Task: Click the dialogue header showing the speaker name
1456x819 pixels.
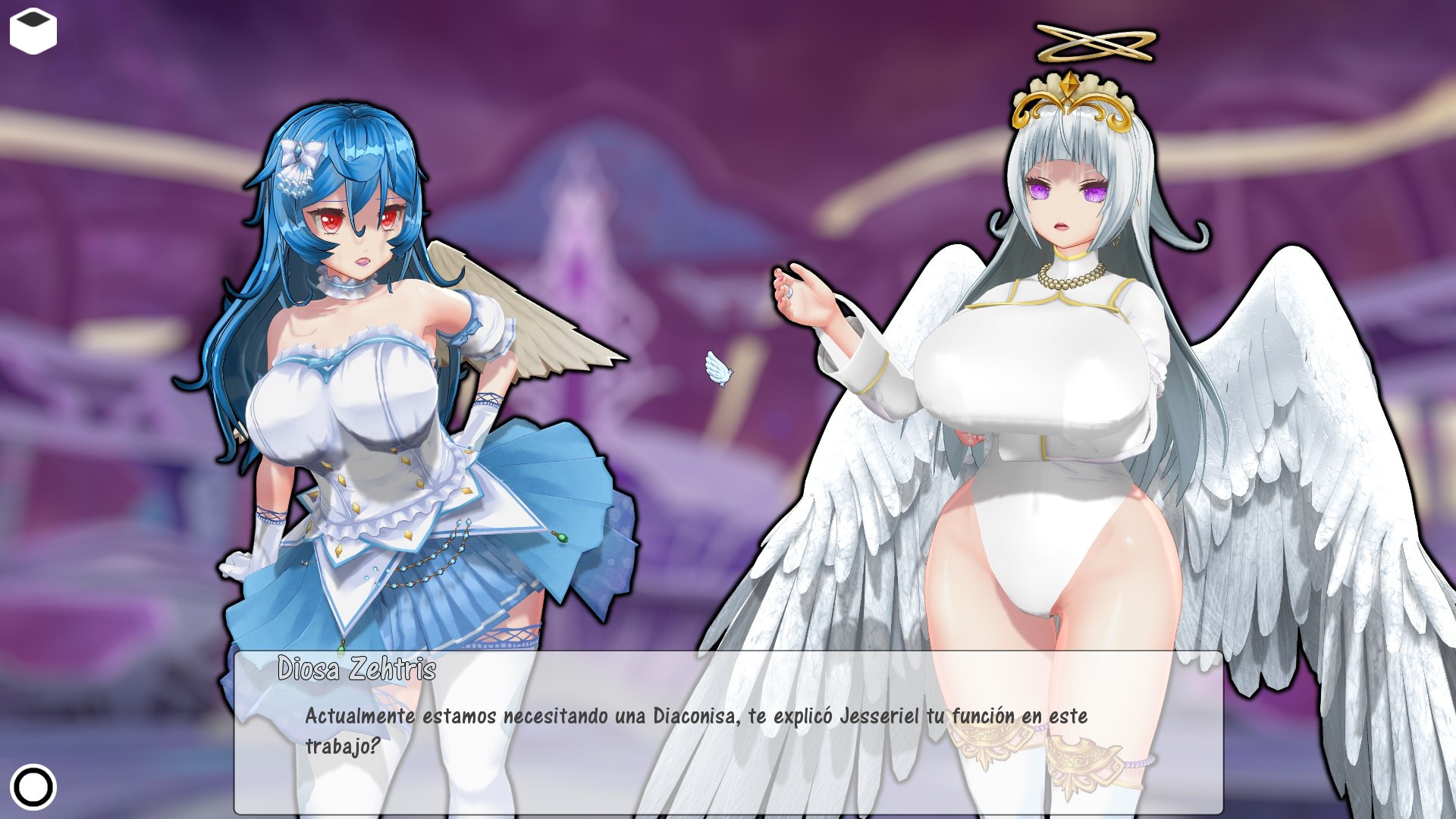Action: tap(356, 669)
